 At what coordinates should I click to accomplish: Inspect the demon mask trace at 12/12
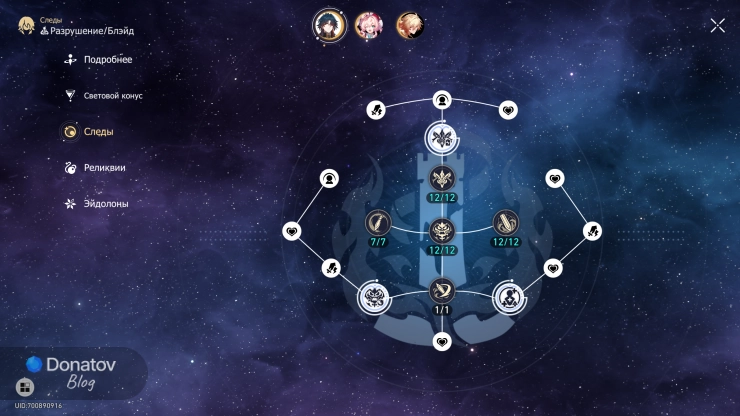442,231
